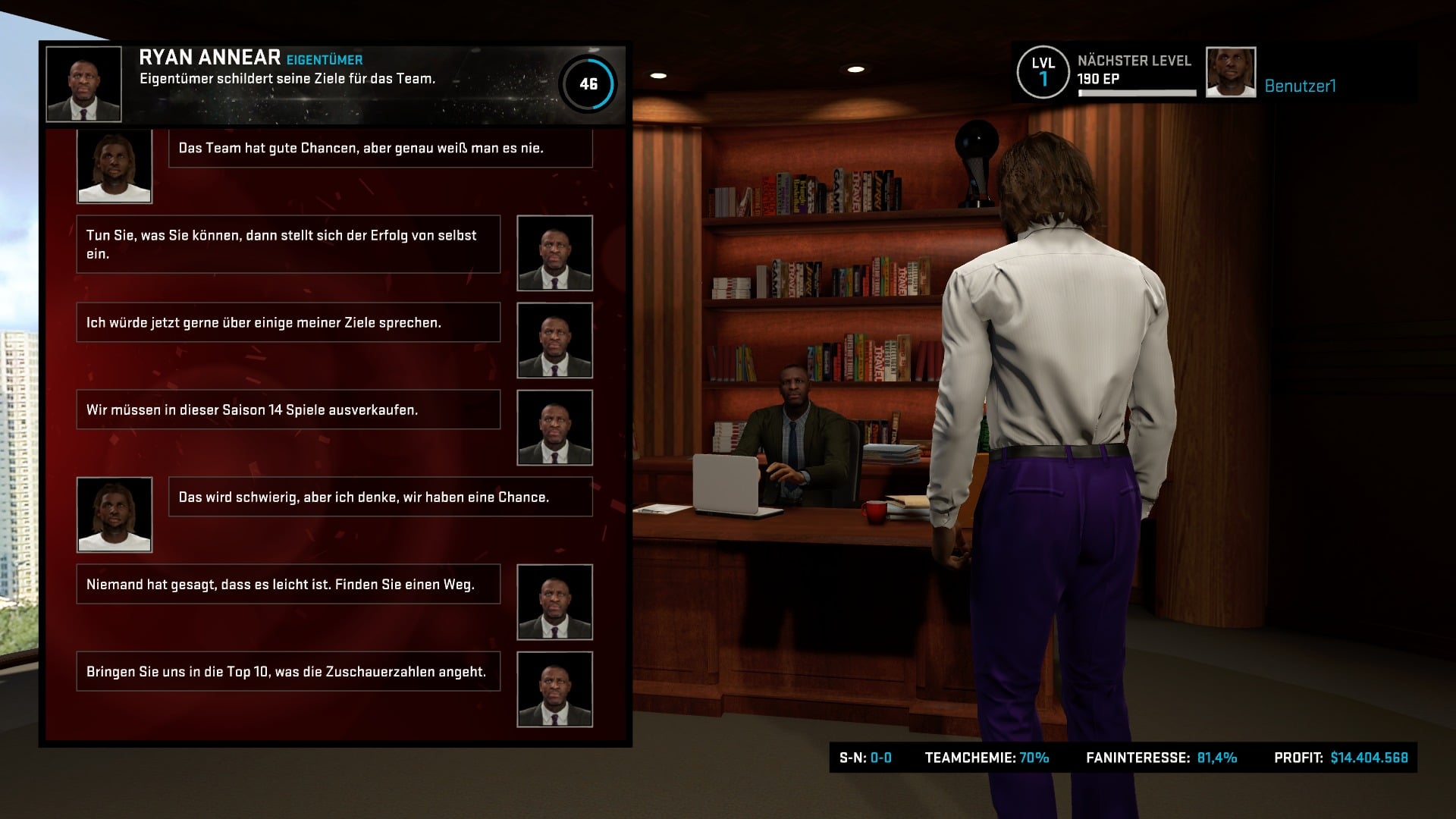Select the "Tun Sie, was Sie können" message
The height and width of the screenshot is (819, 1456).
tap(288, 244)
